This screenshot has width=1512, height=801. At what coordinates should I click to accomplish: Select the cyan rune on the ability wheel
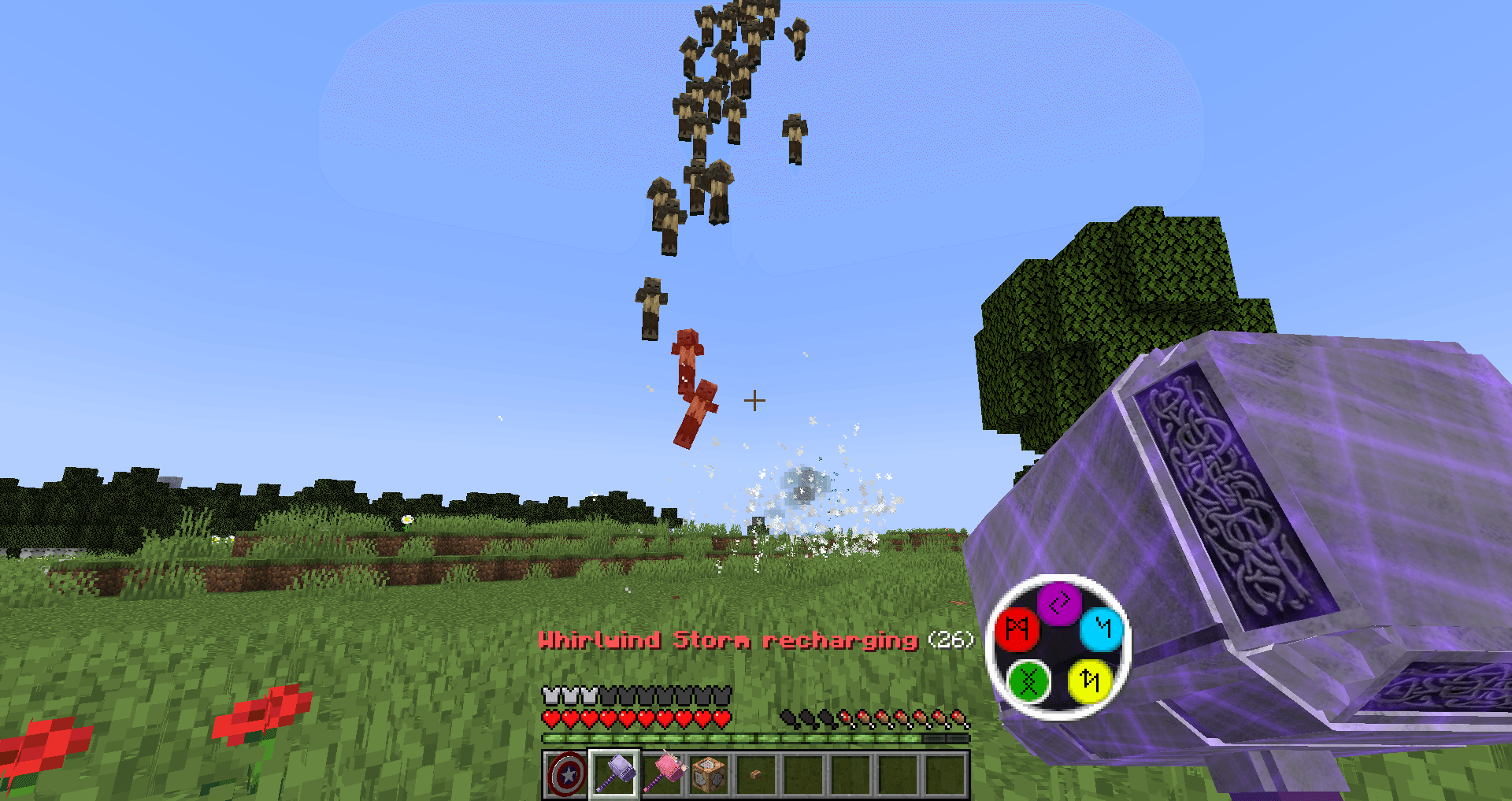(x=1103, y=629)
